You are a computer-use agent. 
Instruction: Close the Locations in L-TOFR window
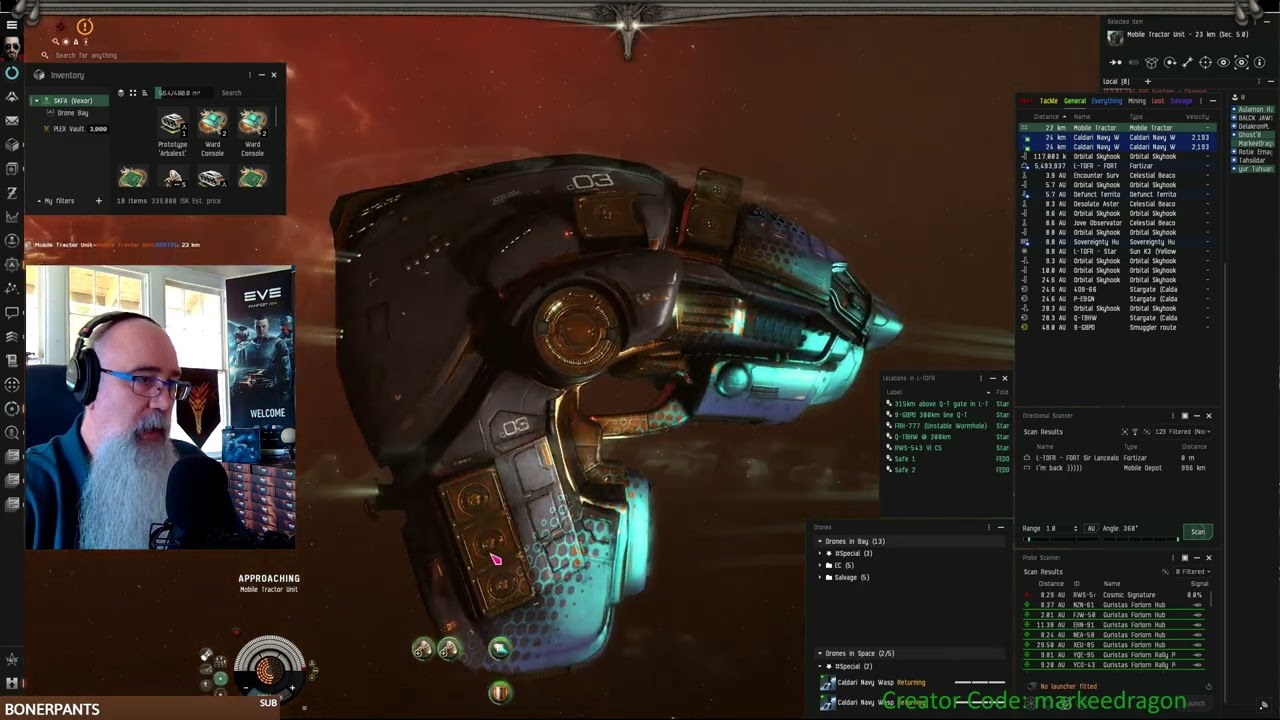(1005, 378)
